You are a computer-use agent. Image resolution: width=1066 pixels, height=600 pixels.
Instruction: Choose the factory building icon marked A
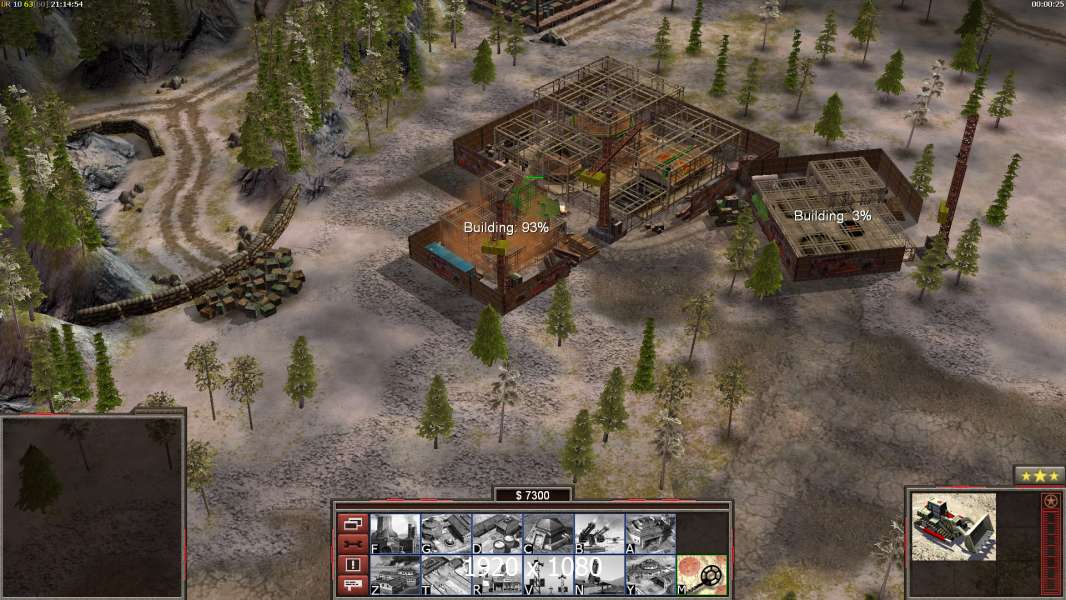pyautogui.click(x=650, y=533)
